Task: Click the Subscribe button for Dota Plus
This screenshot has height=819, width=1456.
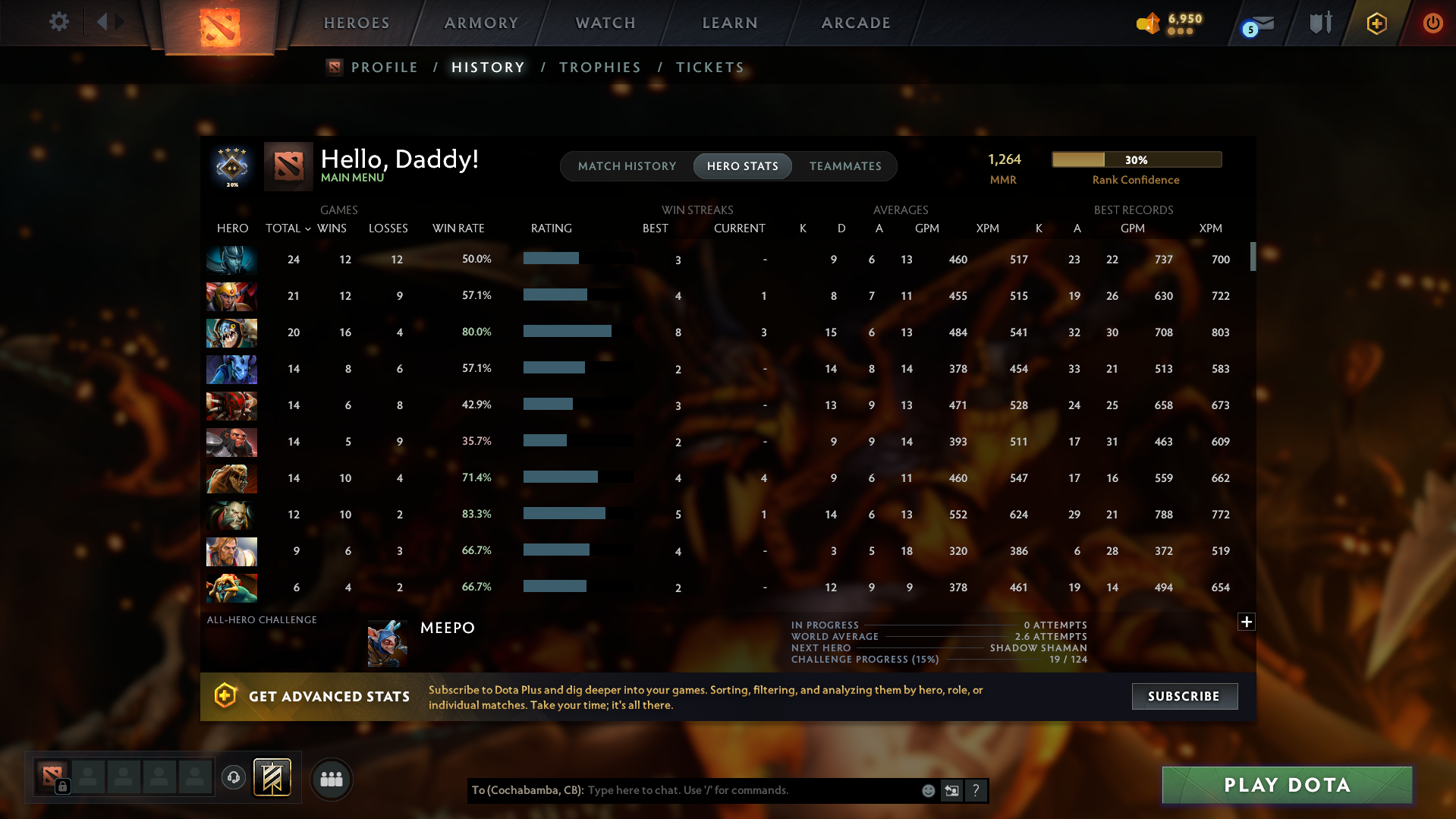Action: click(1184, 696)
